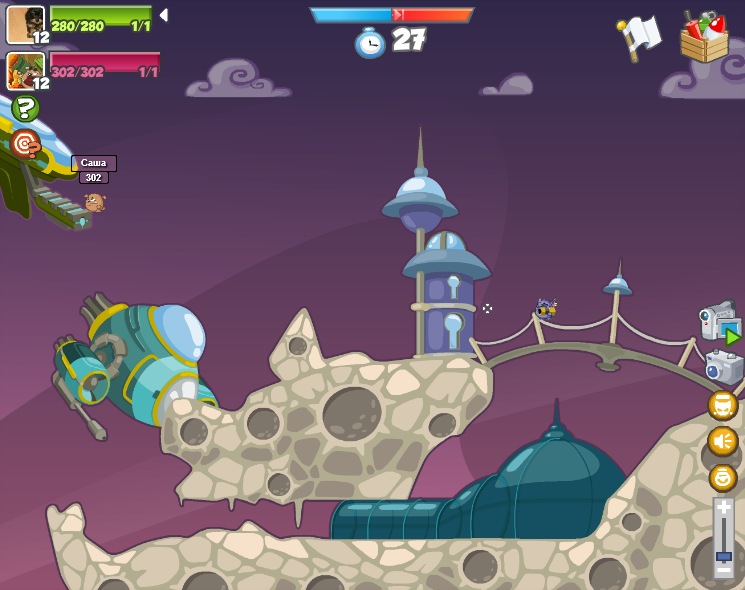Open the green question mark help
The width and height of the screenshot is (745, 590).
[25, 108]
